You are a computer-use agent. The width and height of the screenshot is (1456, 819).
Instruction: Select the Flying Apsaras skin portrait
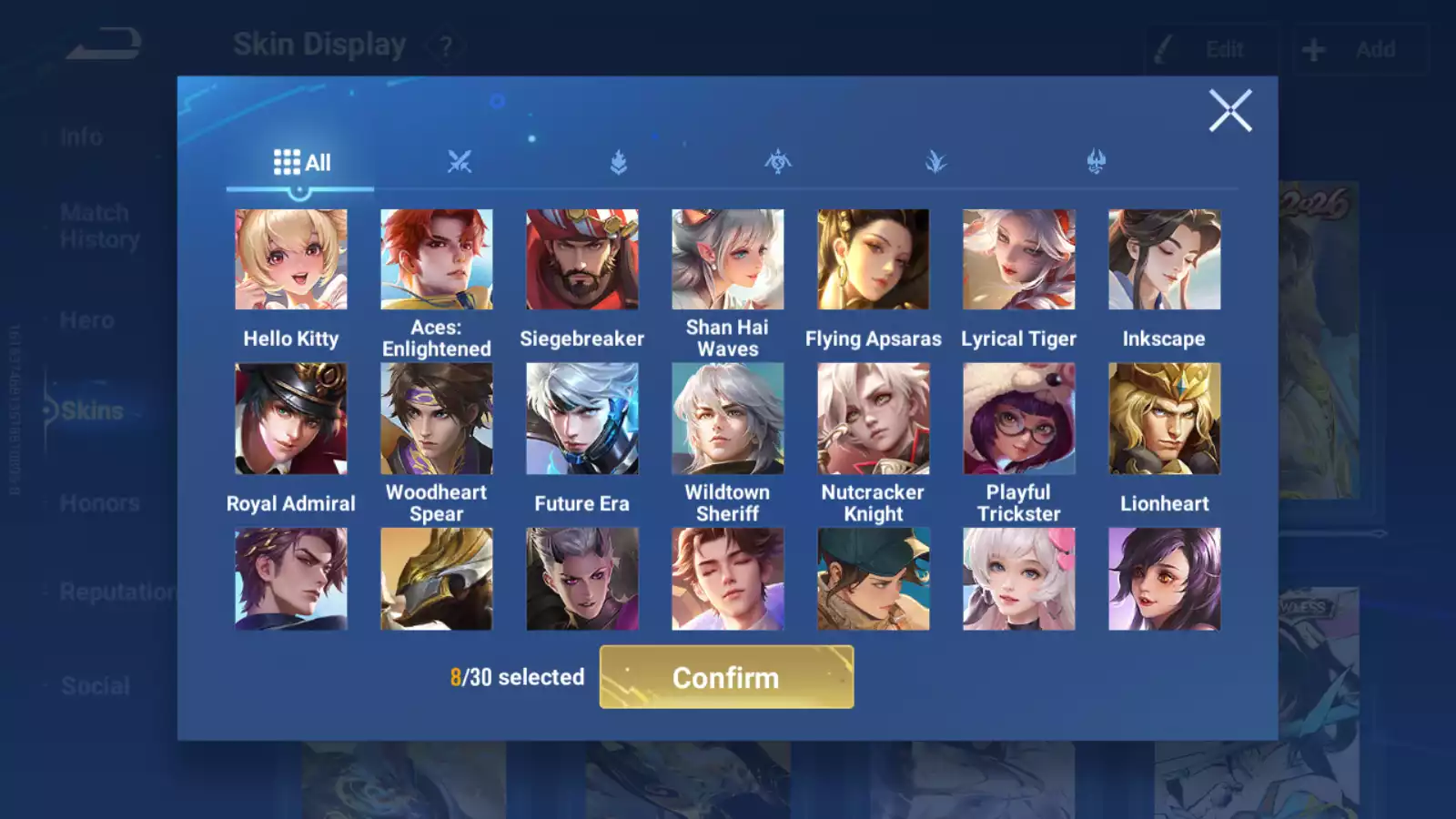coord(873,258)
